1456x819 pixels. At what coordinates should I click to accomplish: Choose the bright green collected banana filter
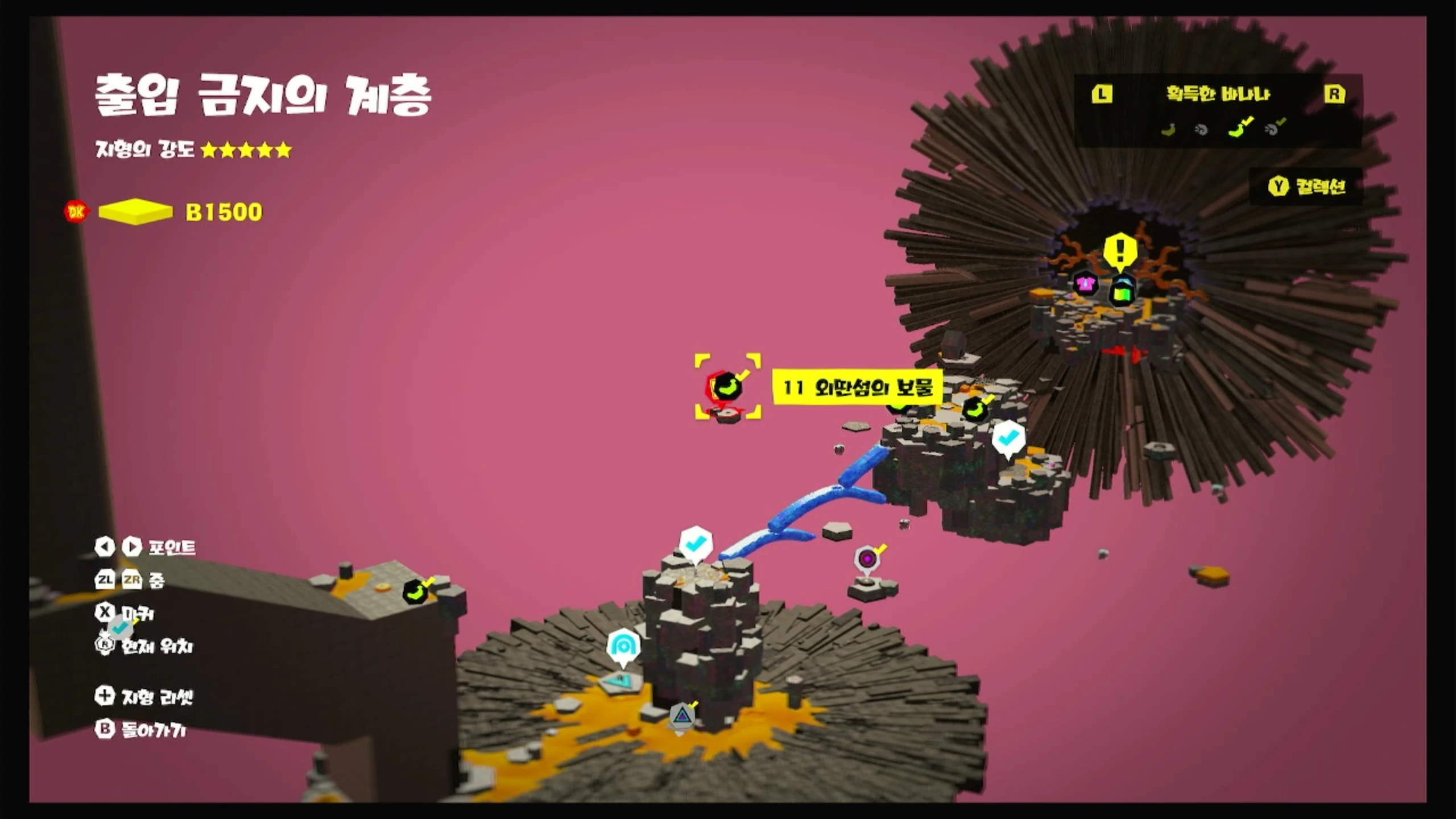pos(1238,129)
